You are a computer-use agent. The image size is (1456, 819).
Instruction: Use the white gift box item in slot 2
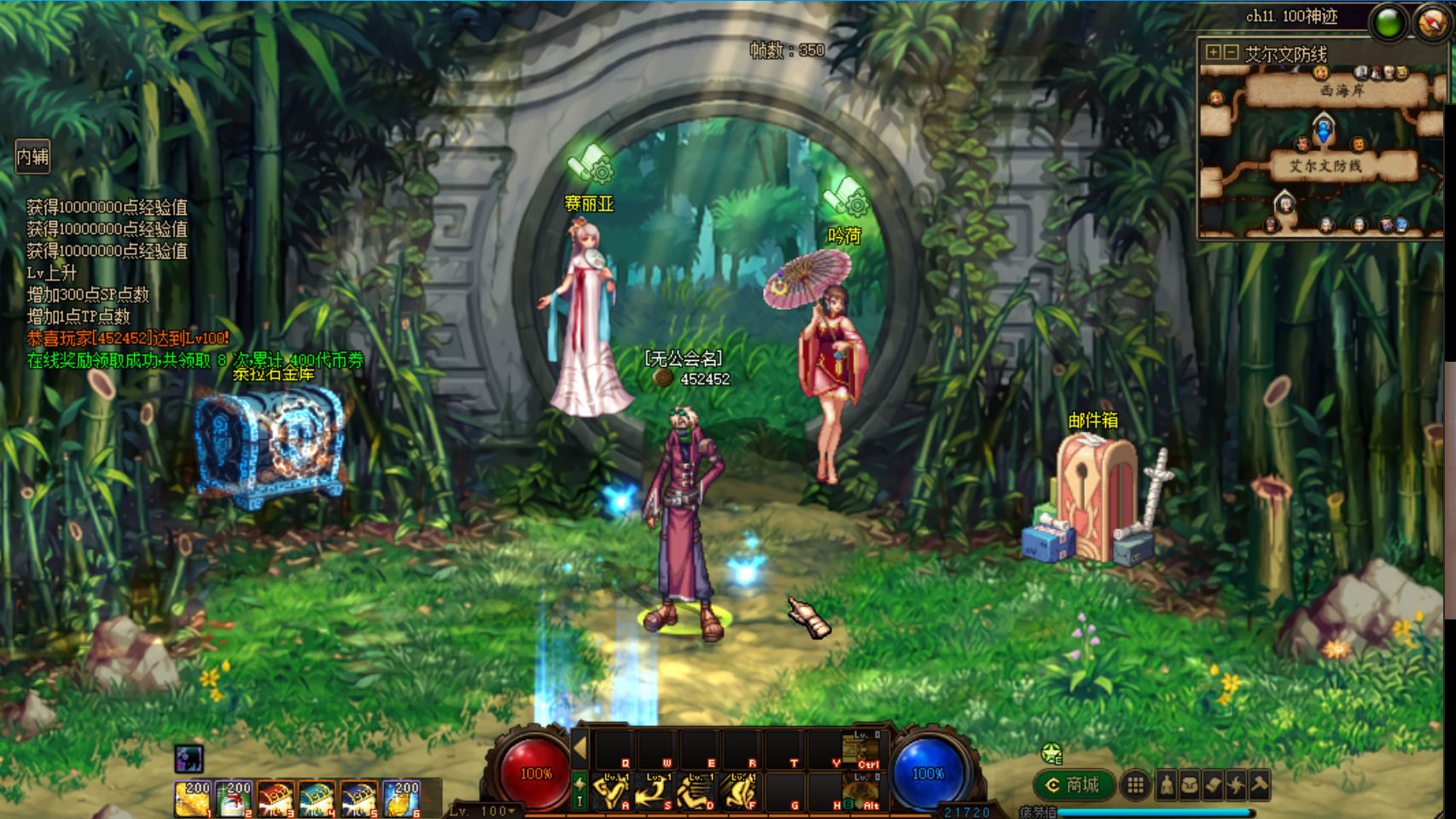(x=234, y=799)
